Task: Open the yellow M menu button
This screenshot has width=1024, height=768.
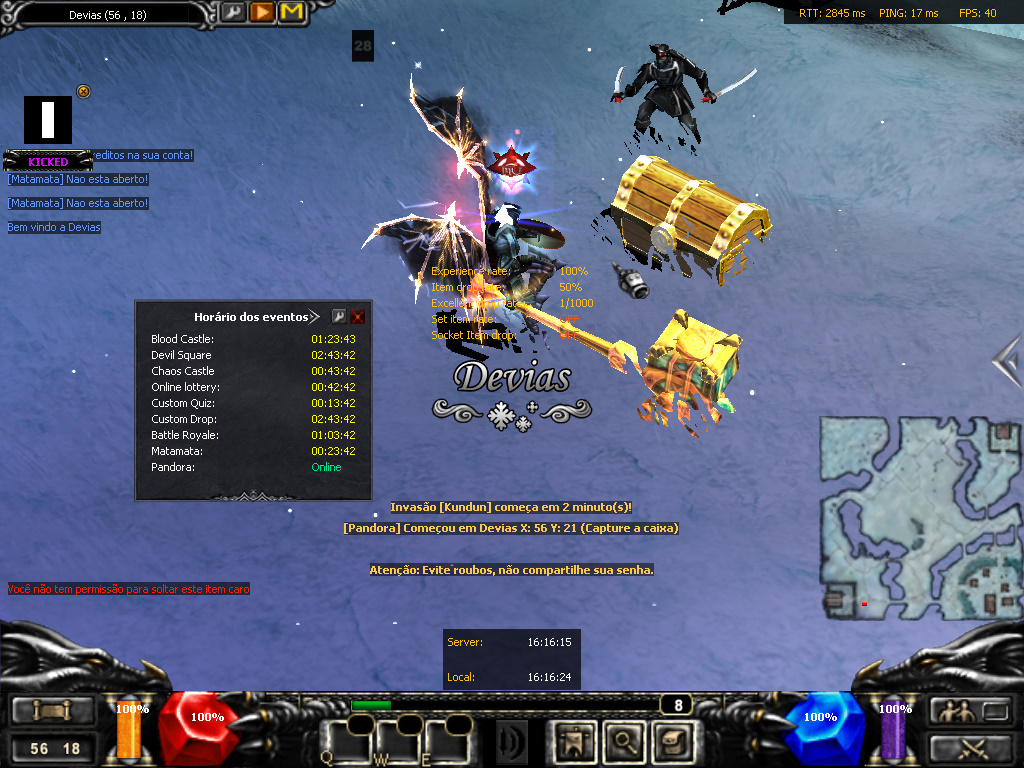Action: pyautogui.click(x=291, y=12)
